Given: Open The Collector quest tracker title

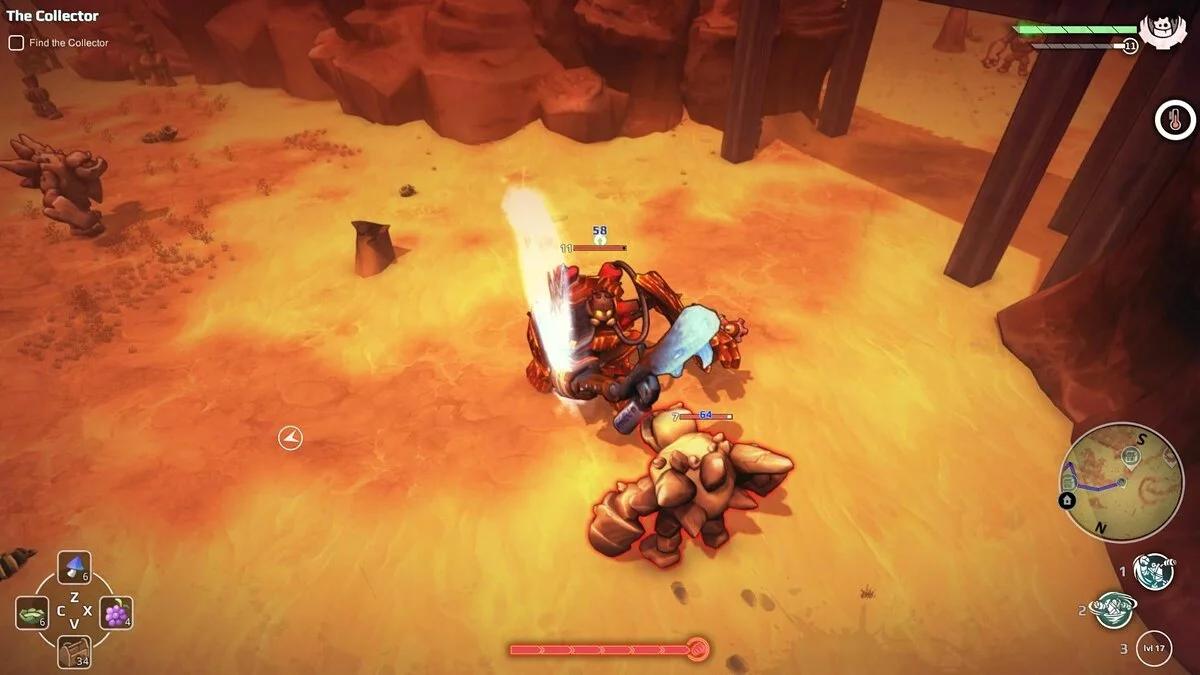Looking at the screenshot, I should [53, 16].
